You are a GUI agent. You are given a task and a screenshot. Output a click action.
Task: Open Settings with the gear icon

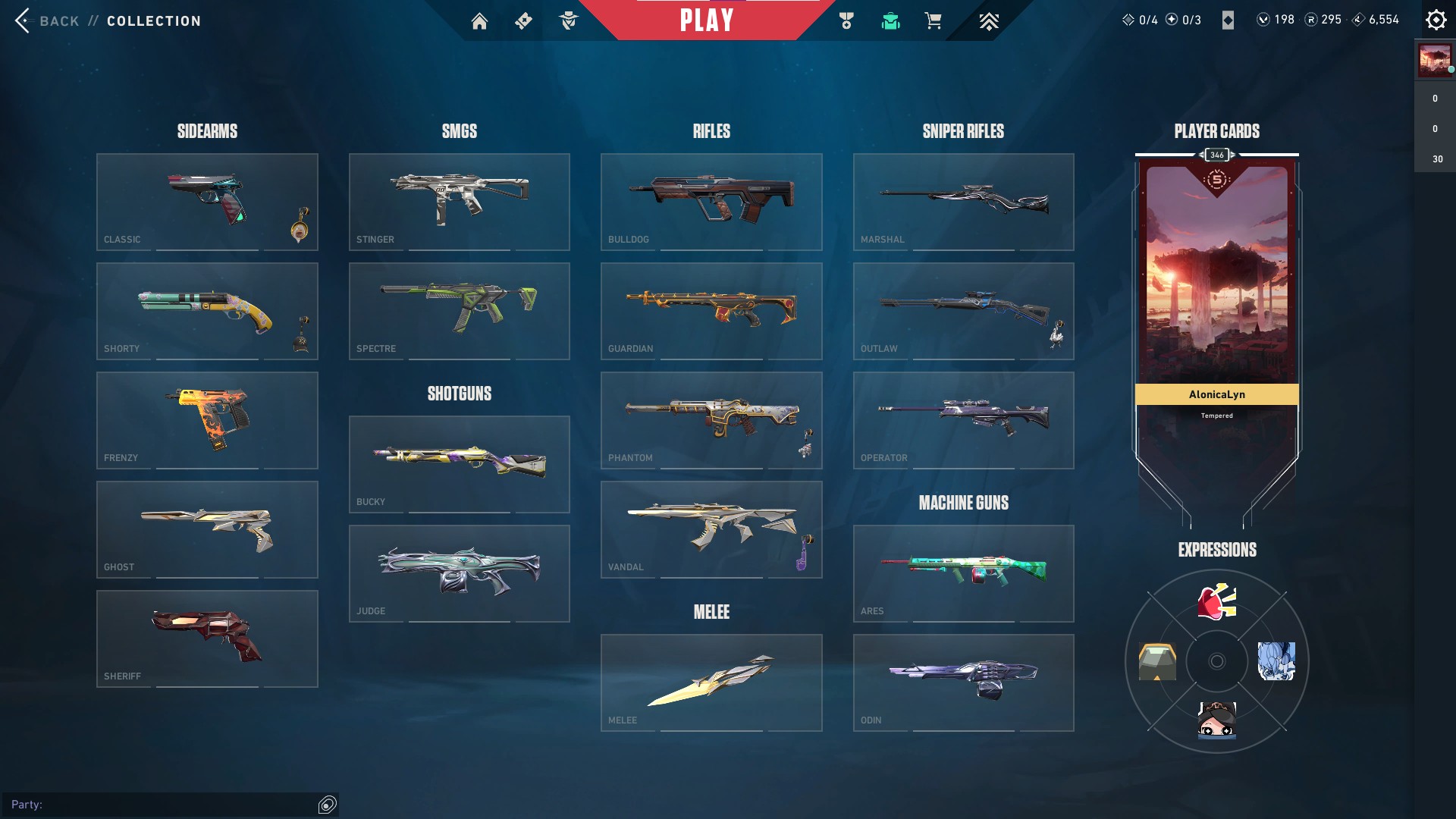(x=1436, y=20)
